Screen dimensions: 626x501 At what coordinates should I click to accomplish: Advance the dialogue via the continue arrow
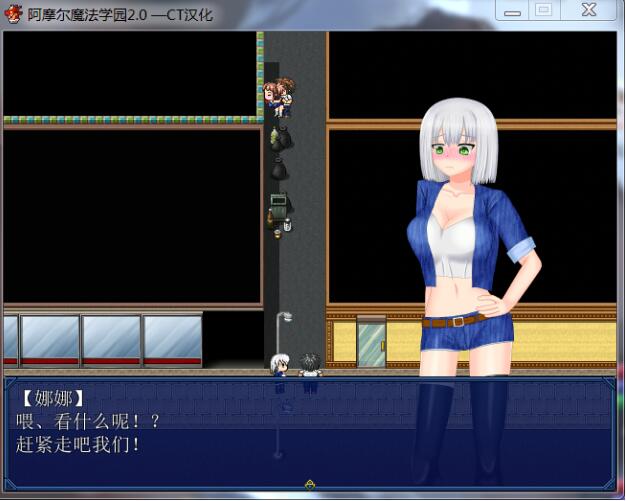tap(310, 485)
